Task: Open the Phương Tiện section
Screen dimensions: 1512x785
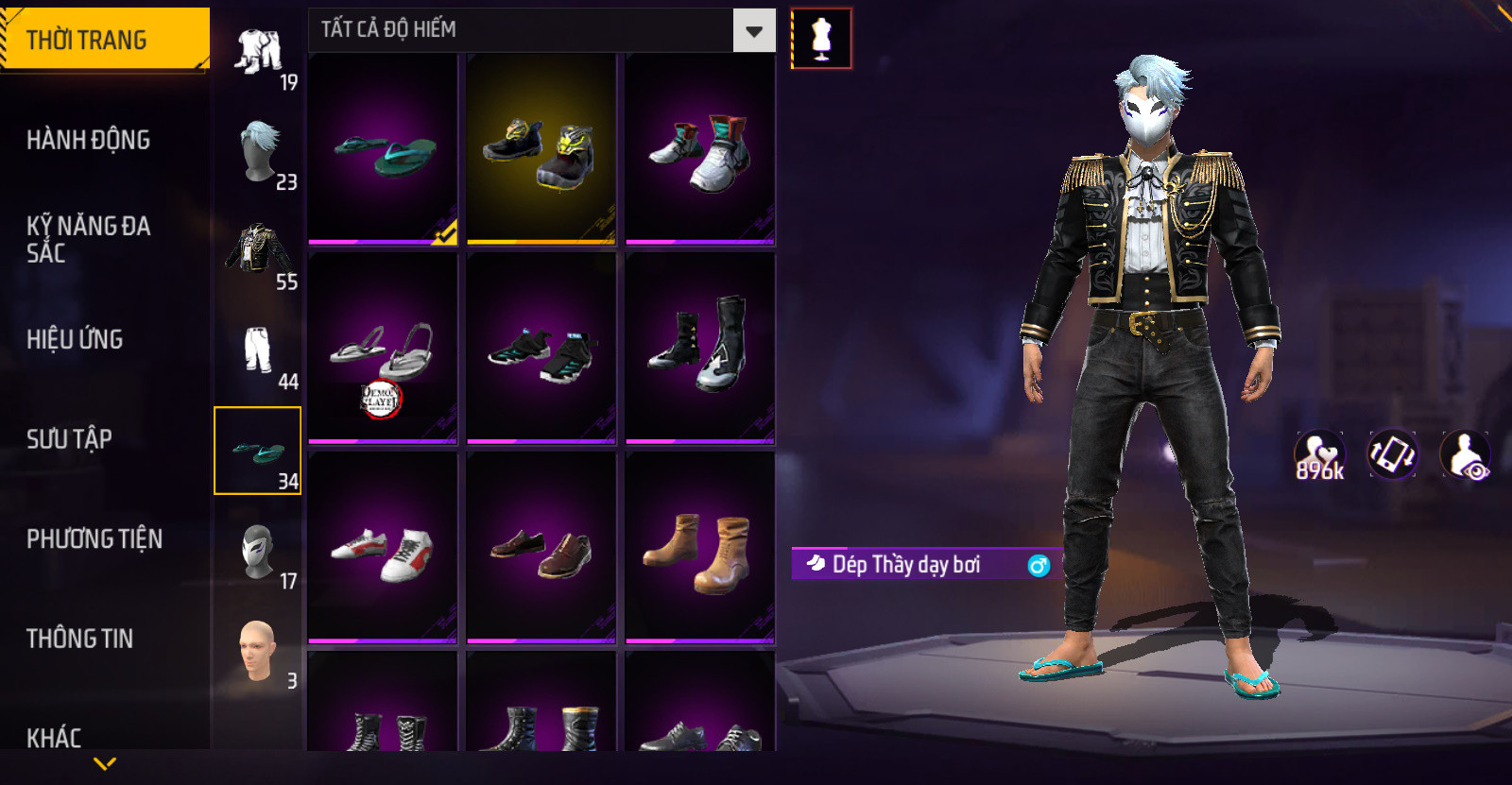Action: (x=94, y=538)
